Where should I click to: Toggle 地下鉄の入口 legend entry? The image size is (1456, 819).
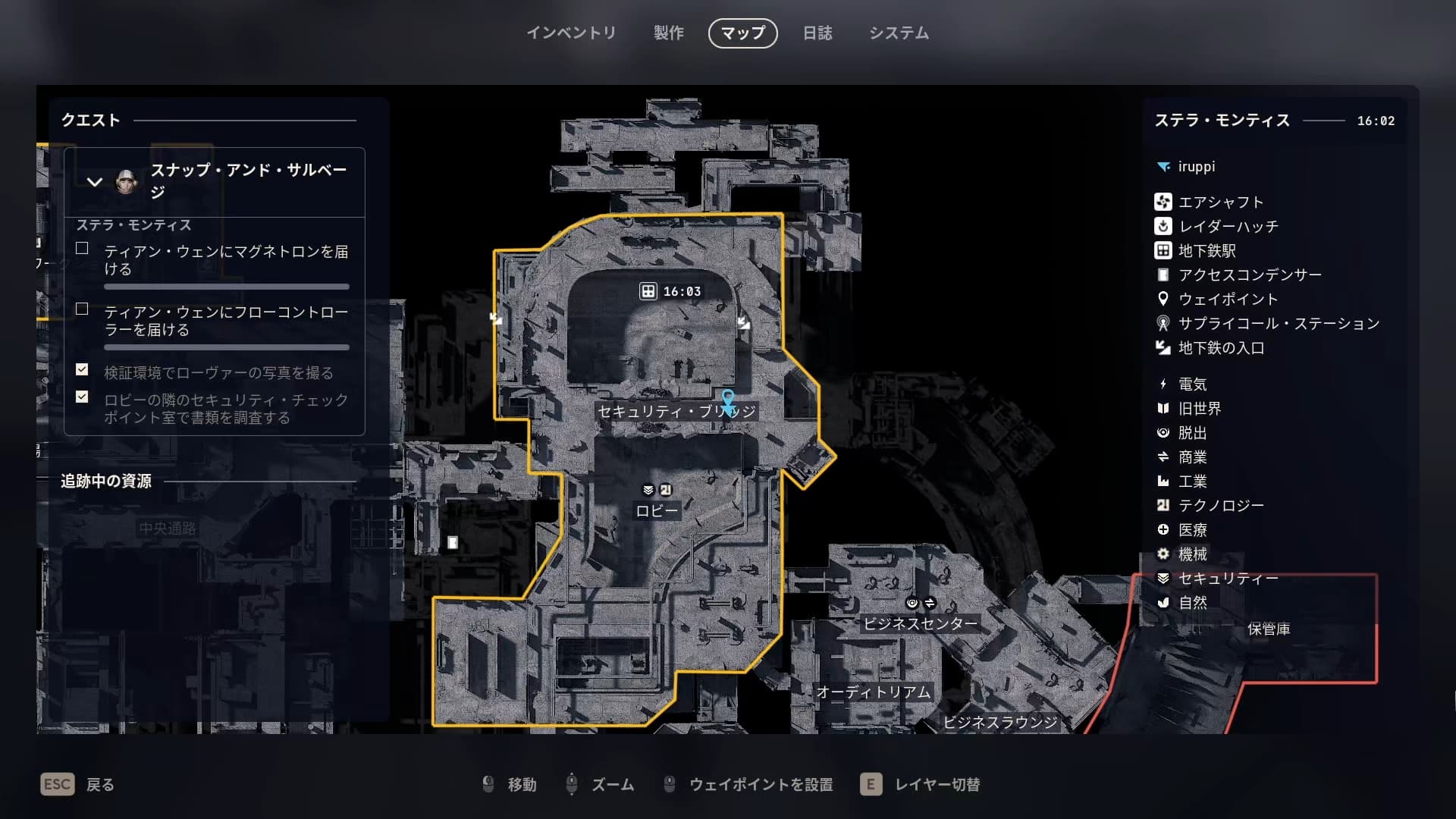pos(1220,347)
